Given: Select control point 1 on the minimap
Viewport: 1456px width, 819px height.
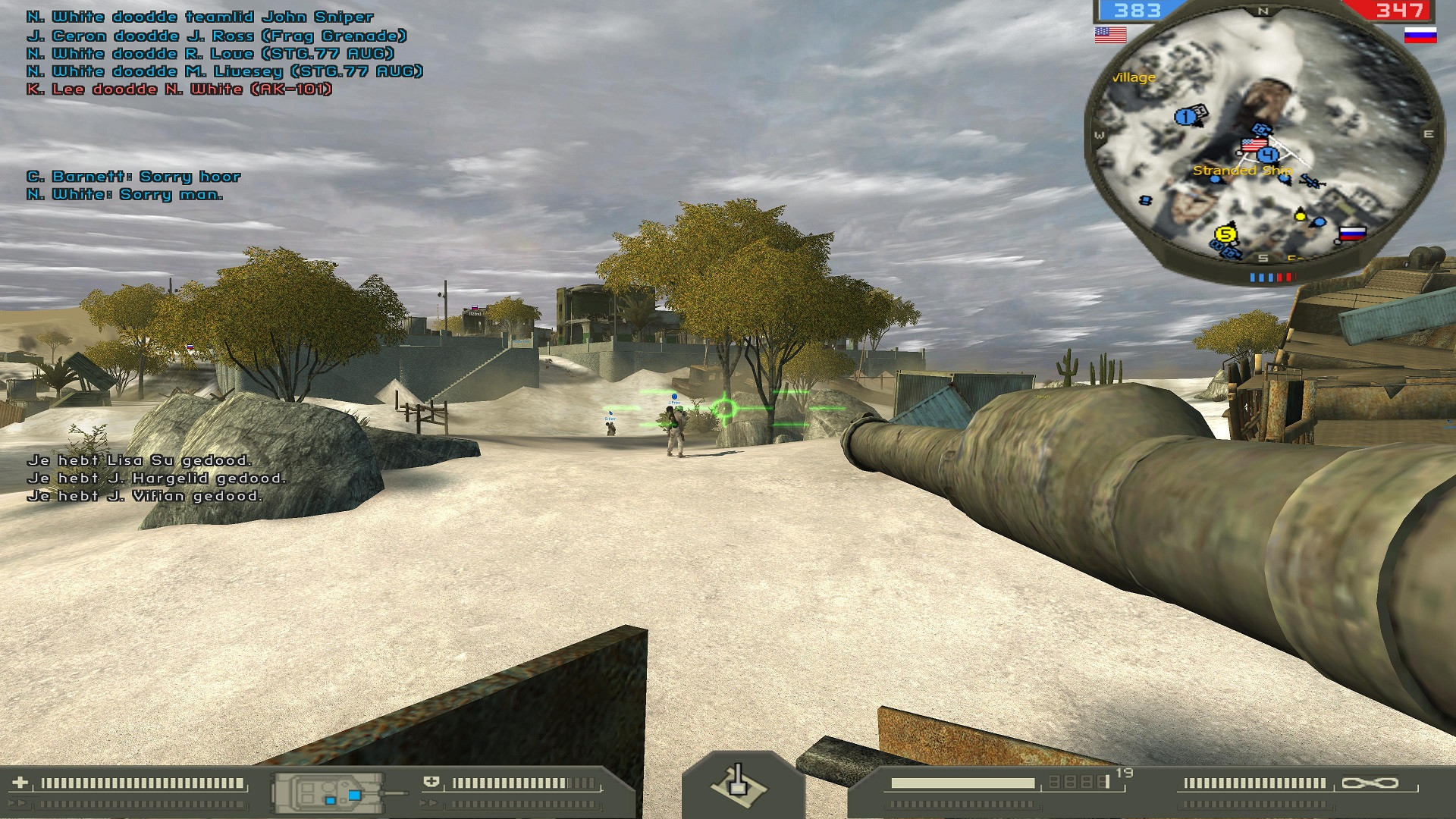Looking at the screenshot, I should point(1185,116).
